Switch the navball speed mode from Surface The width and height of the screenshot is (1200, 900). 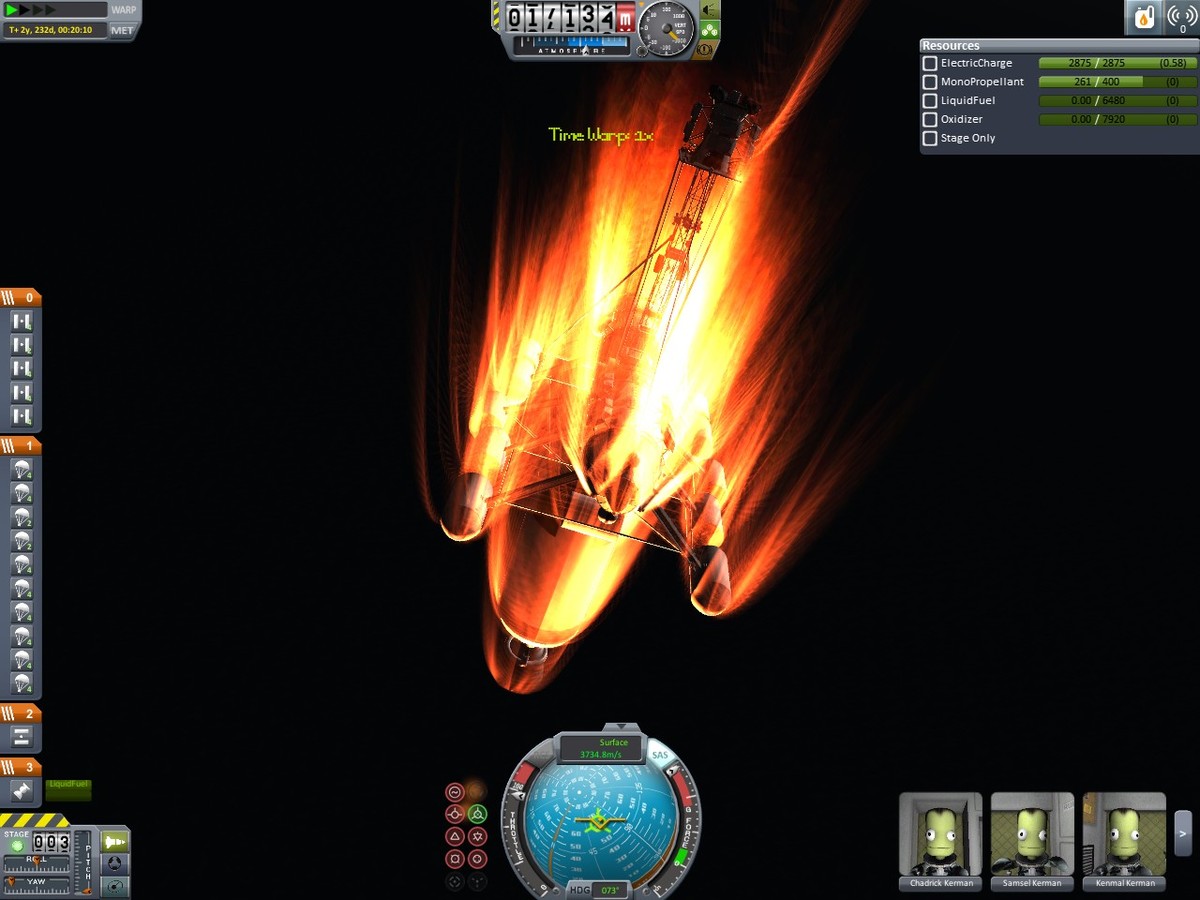[602, 748]
